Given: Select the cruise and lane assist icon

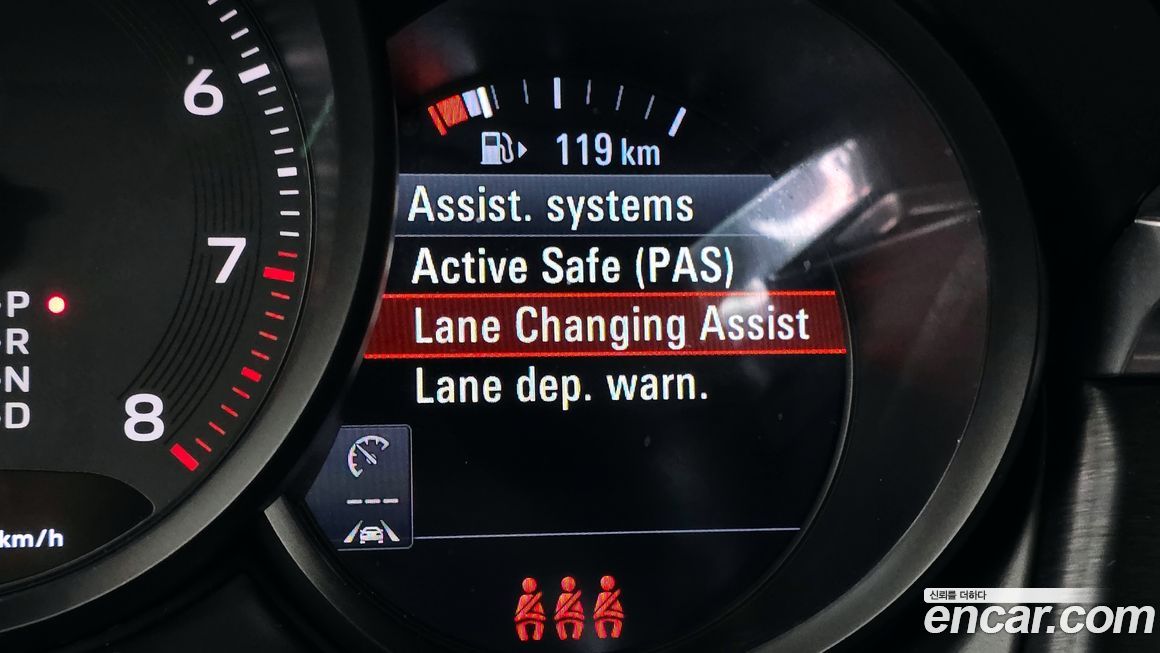Looking at the screenshot, I should (373, 488).
